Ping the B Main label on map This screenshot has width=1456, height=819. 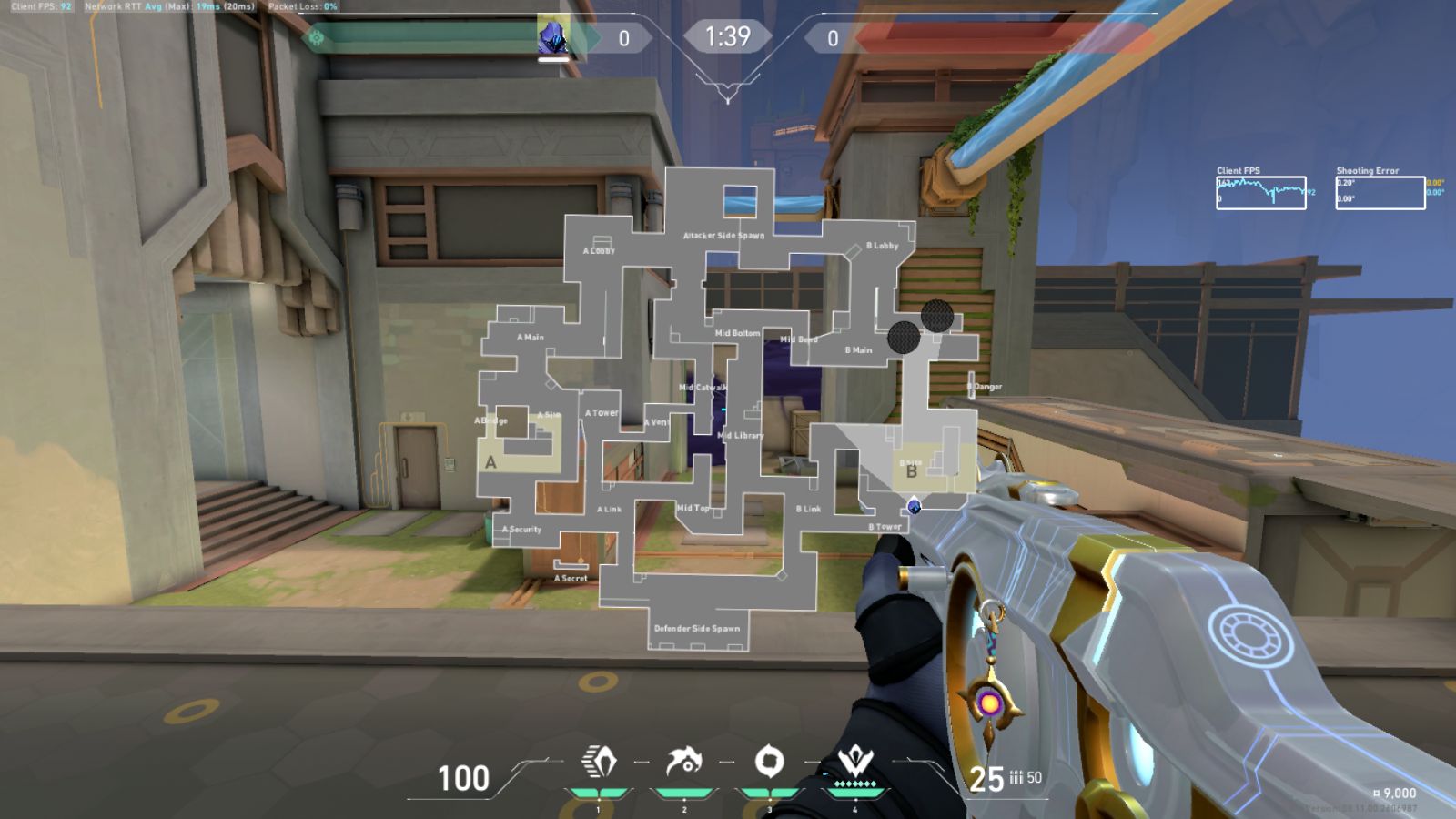pos(858,350)
